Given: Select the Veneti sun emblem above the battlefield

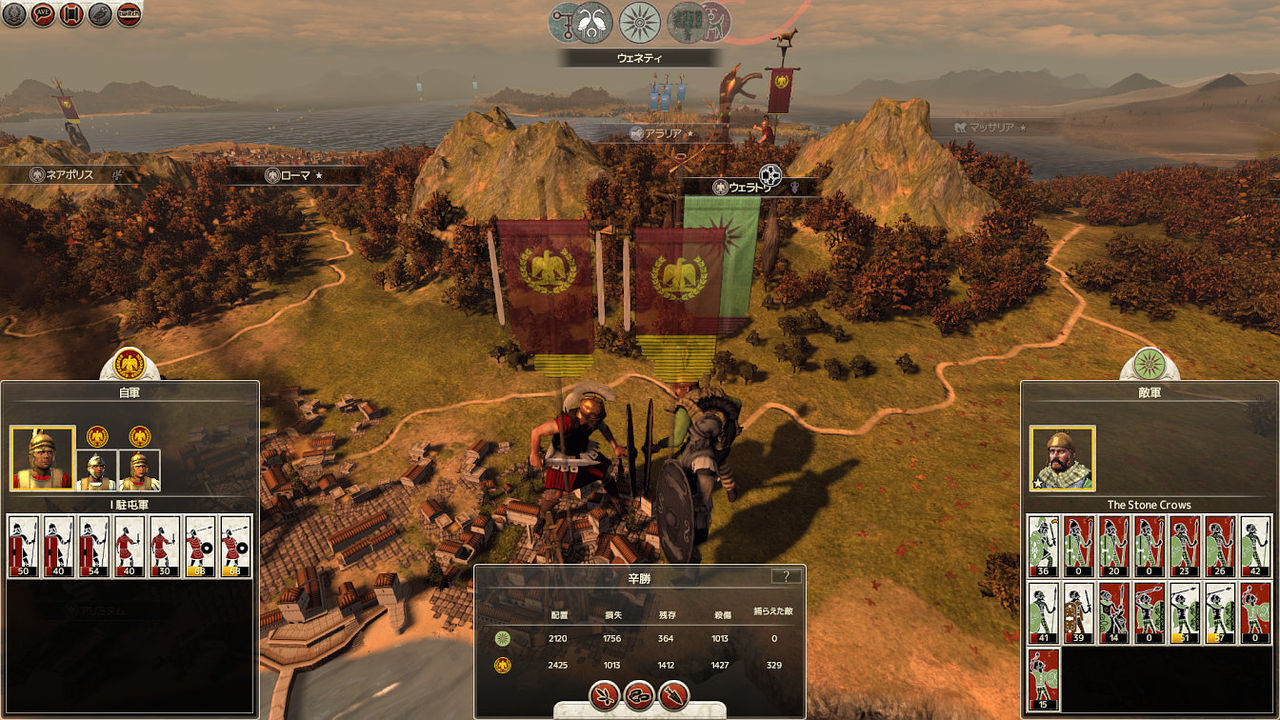Looking at the screenshot, I should [638, 22].
